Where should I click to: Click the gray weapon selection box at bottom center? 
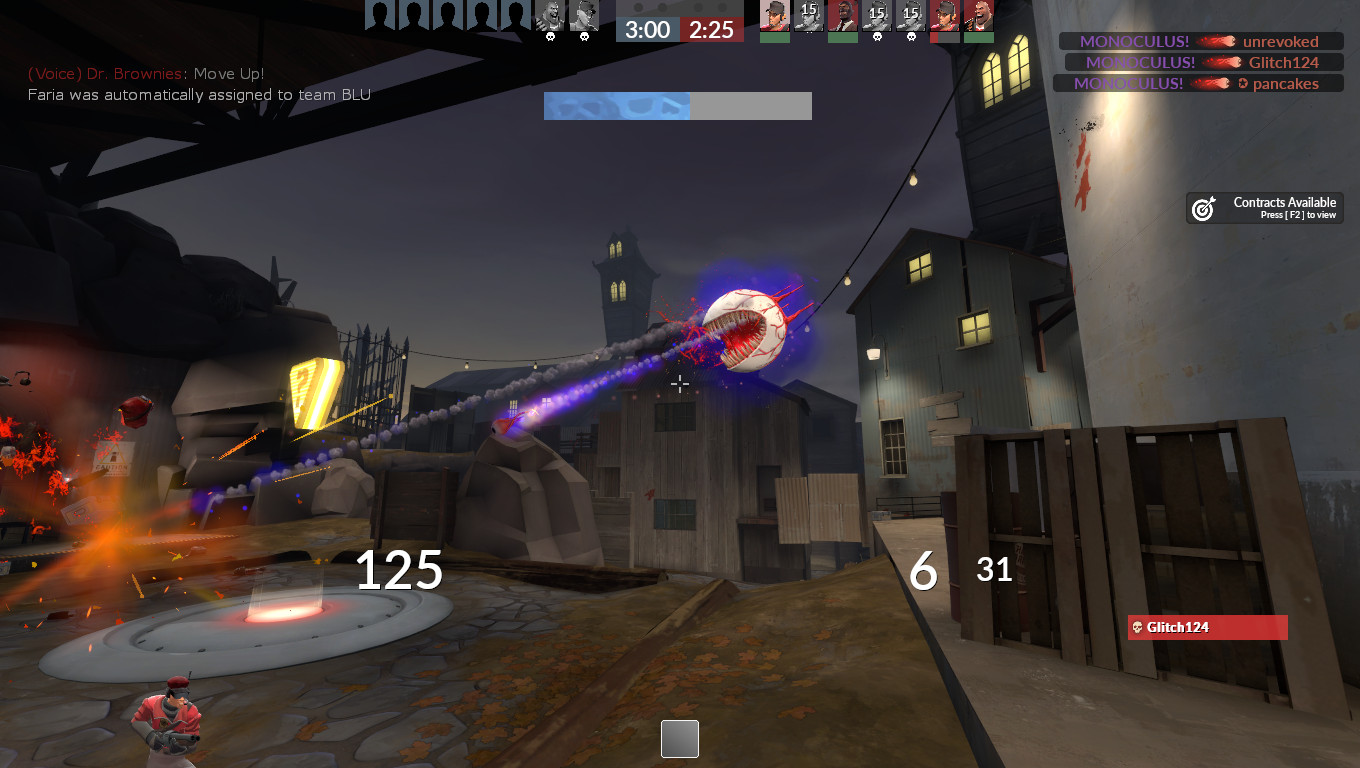pyautogui.click(x=679, y=739)
